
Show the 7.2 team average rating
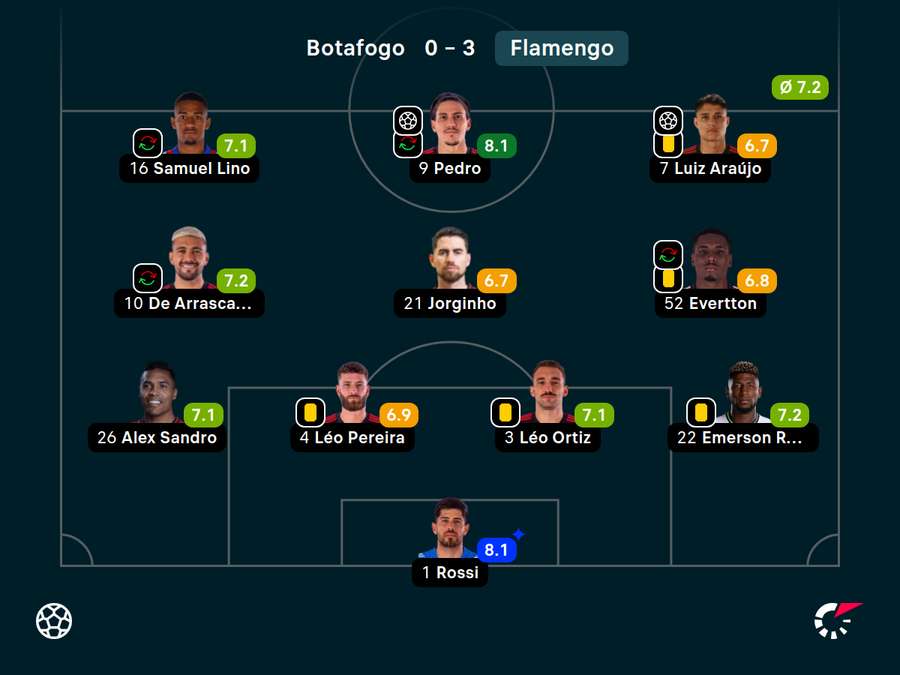(800, 88)
